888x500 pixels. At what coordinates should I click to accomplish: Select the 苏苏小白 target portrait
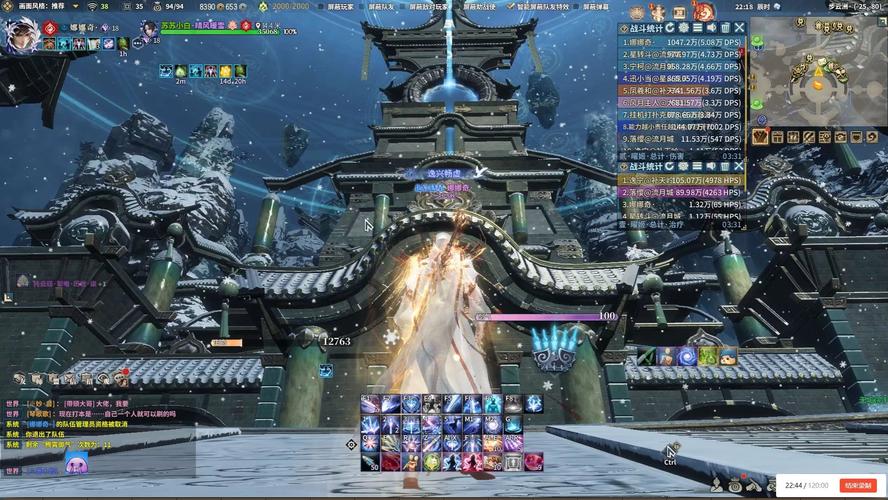coord(148,30)
